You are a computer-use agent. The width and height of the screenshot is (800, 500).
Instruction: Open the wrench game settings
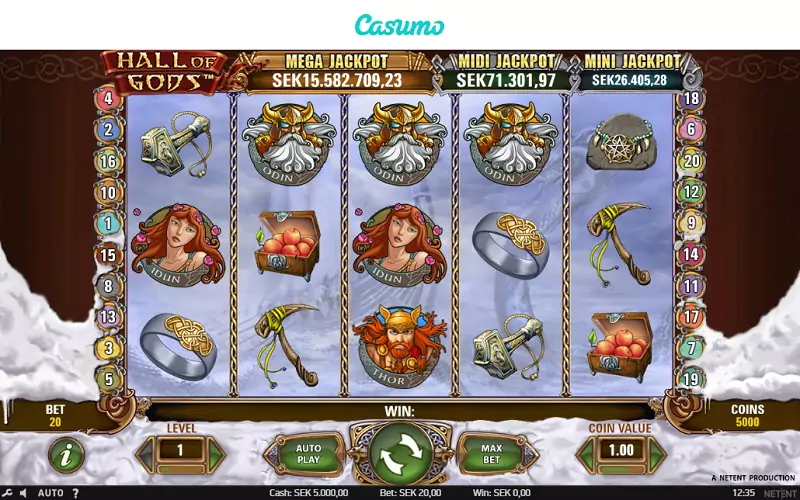[x=9, y=492]
